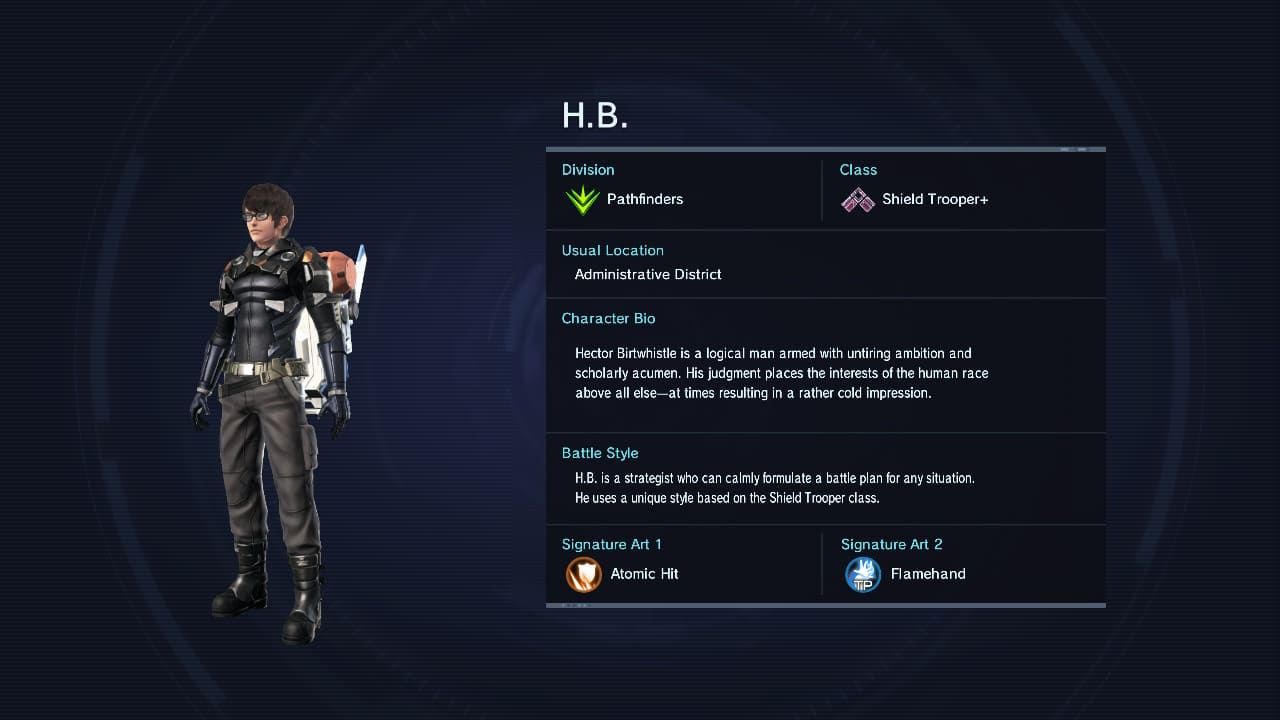Select the Flamehand signature art icon
Screen dimensions: 1280x720
pos(862,575)
